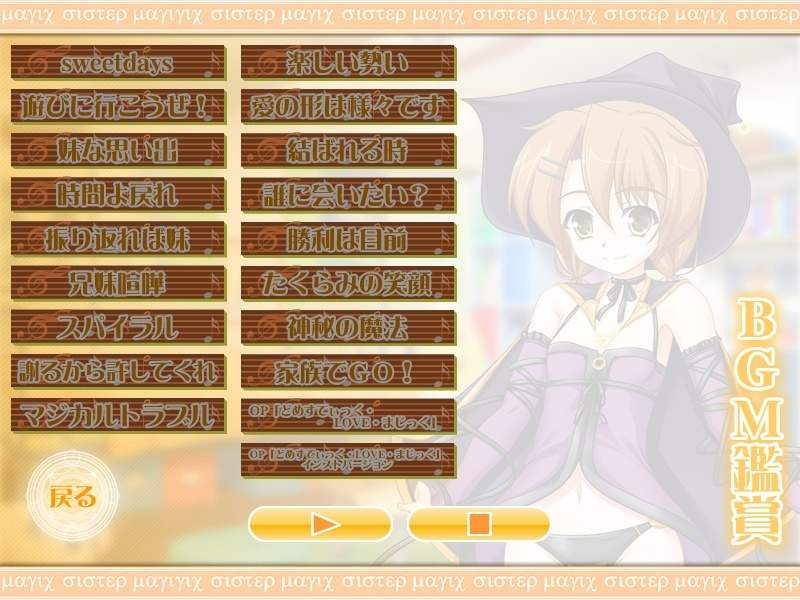800x600 pixels.
Task: Pick the たくらみの笑顔 track
Action: [x=348, y=282]
